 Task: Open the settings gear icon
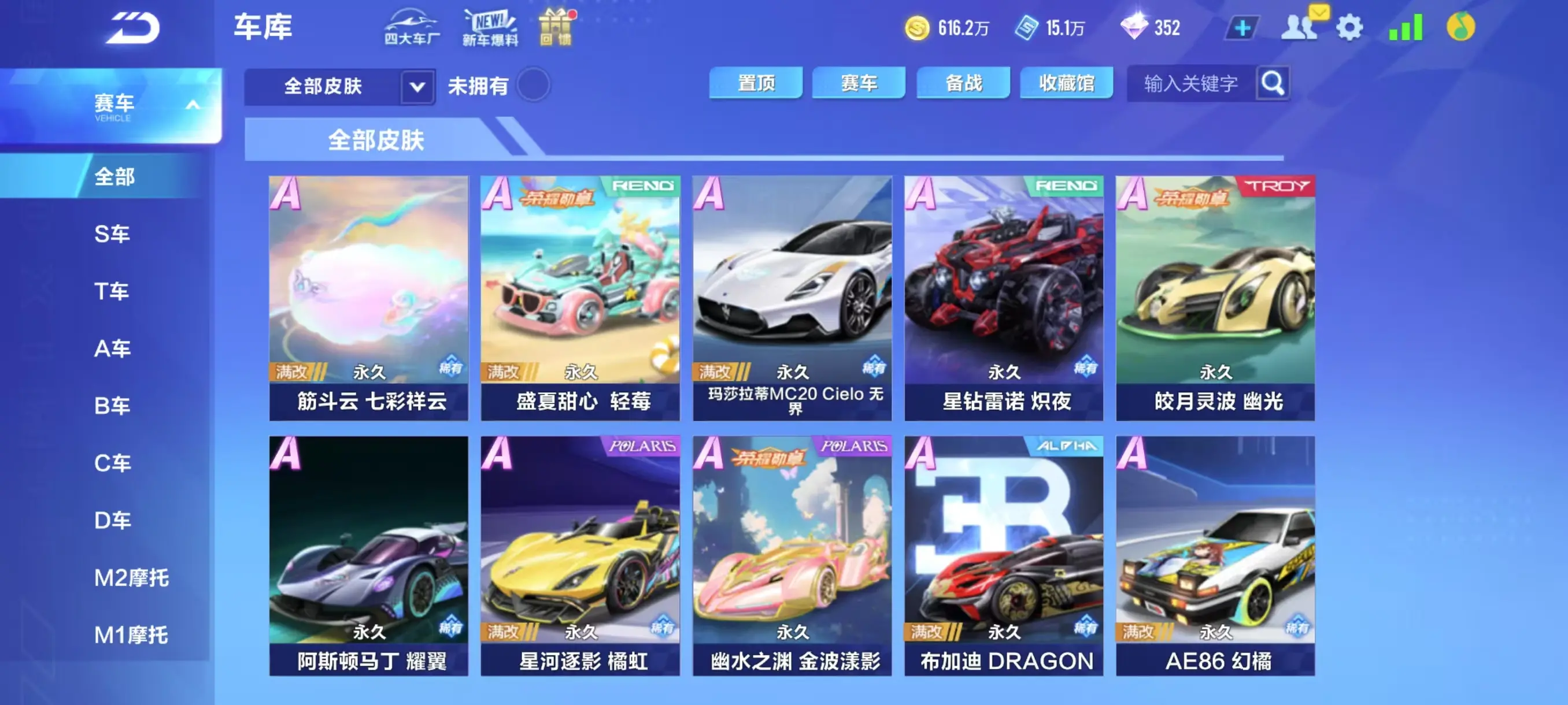click(1350, 27)
